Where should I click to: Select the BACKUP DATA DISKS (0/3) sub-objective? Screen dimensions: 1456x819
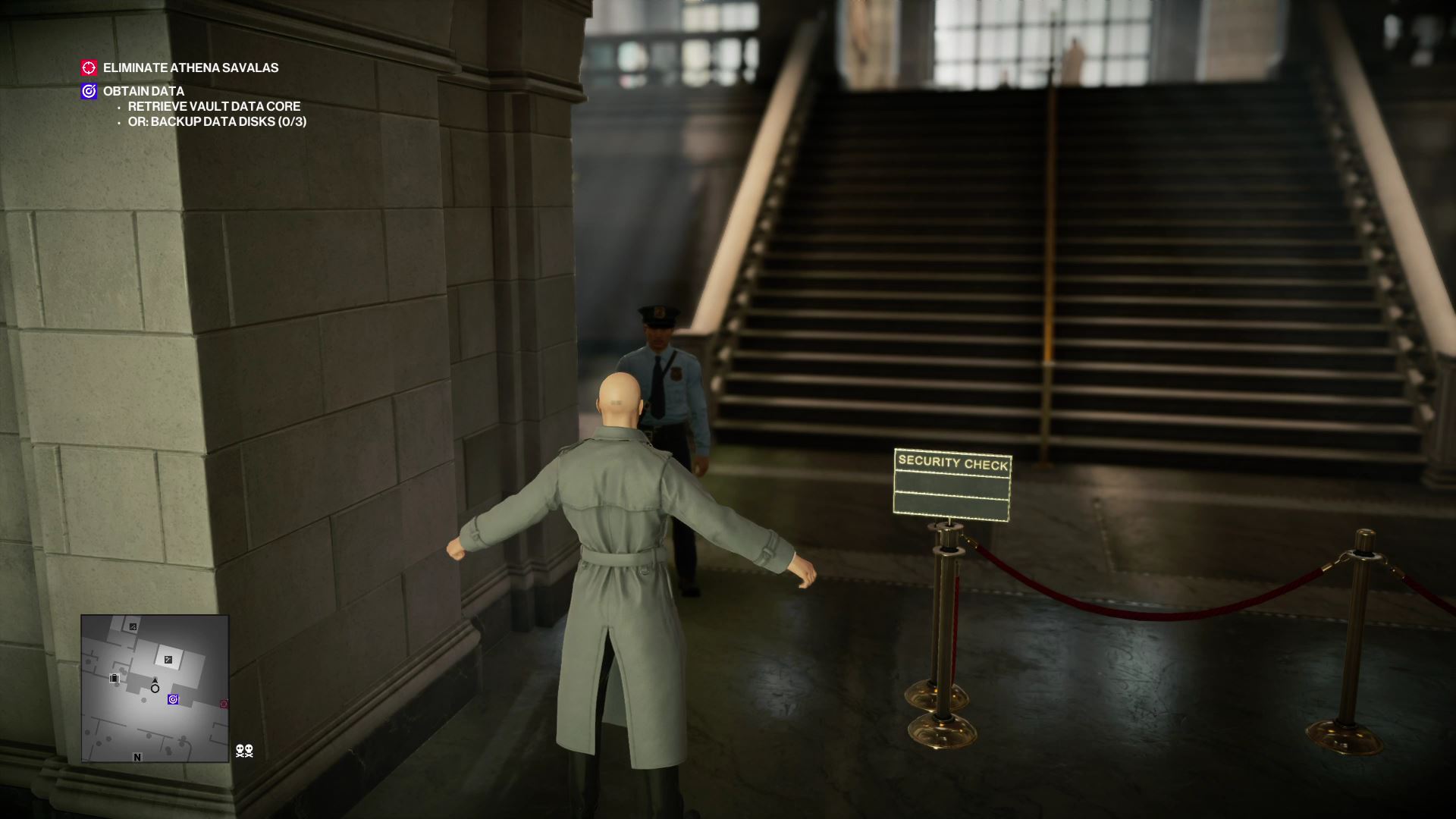tap(221, 120)
